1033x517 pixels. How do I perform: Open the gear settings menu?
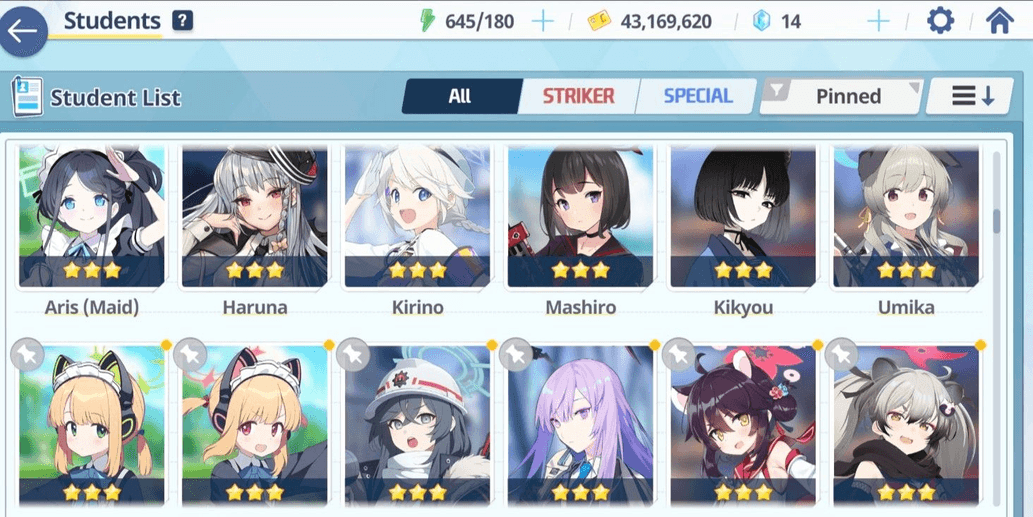(x=940, y=21)
